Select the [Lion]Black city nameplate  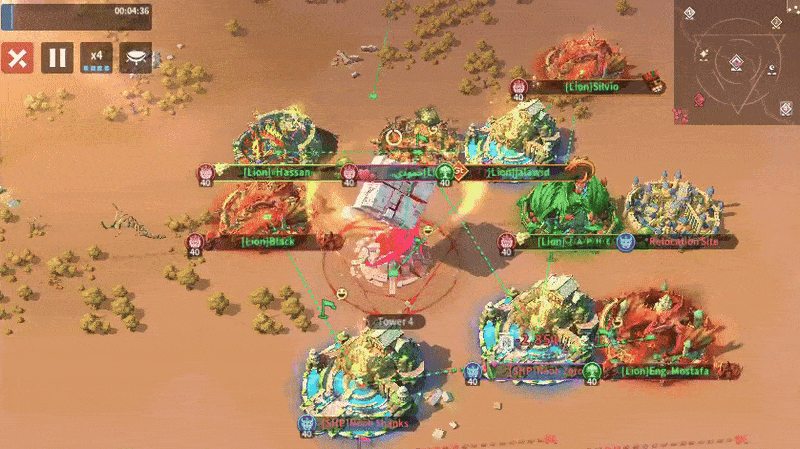coord(267,241)
